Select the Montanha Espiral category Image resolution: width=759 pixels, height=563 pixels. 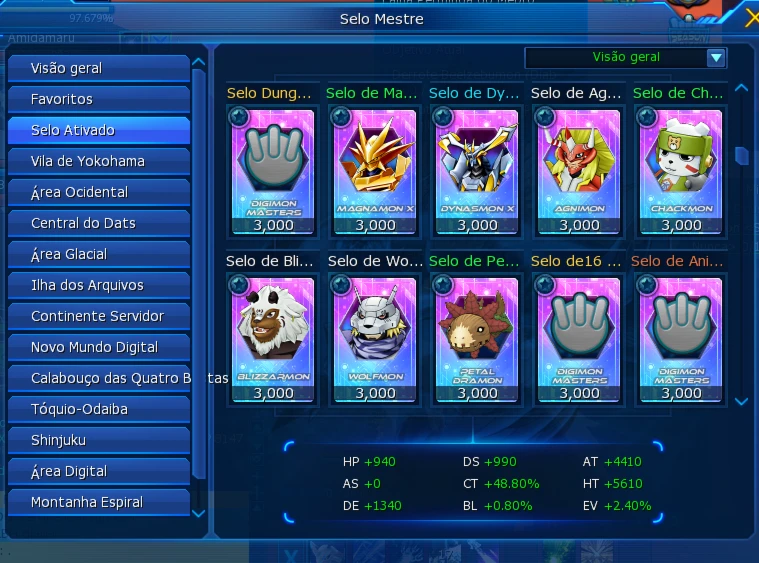click(98, 502)
